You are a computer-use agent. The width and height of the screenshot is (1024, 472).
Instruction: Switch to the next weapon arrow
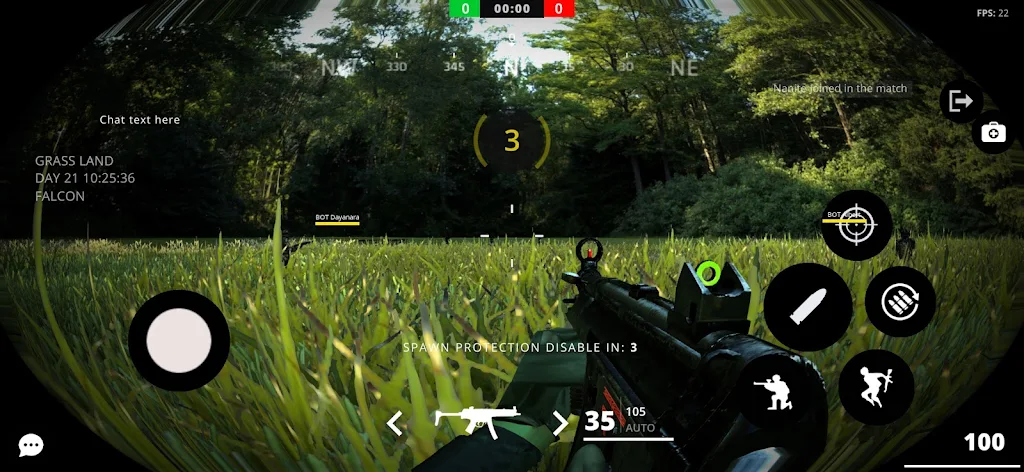pos(560,423)
